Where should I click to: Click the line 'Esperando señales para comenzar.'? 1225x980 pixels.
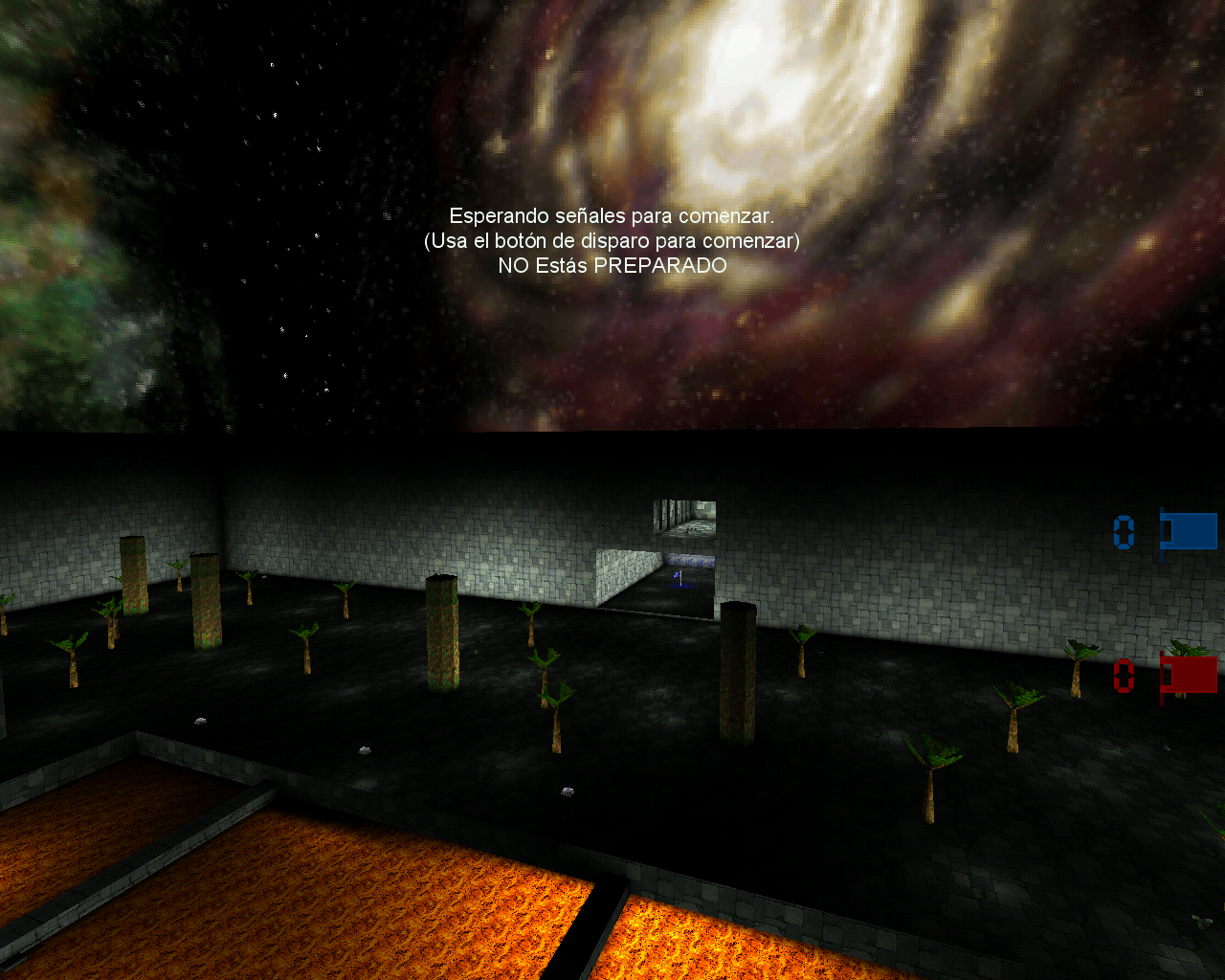tap(612, 214)
